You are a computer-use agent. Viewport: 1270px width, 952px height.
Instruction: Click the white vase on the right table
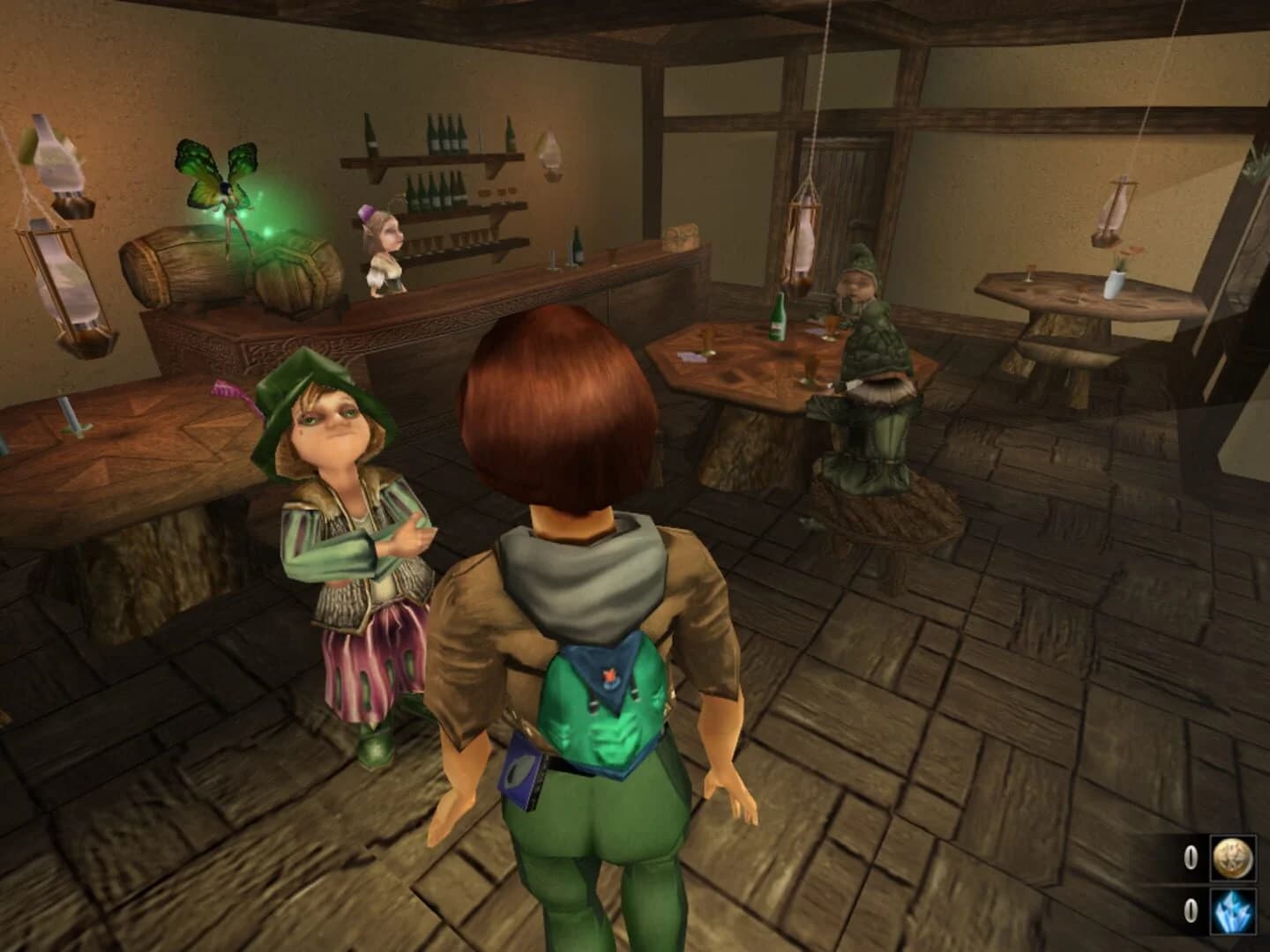[x=1113, y=282]
